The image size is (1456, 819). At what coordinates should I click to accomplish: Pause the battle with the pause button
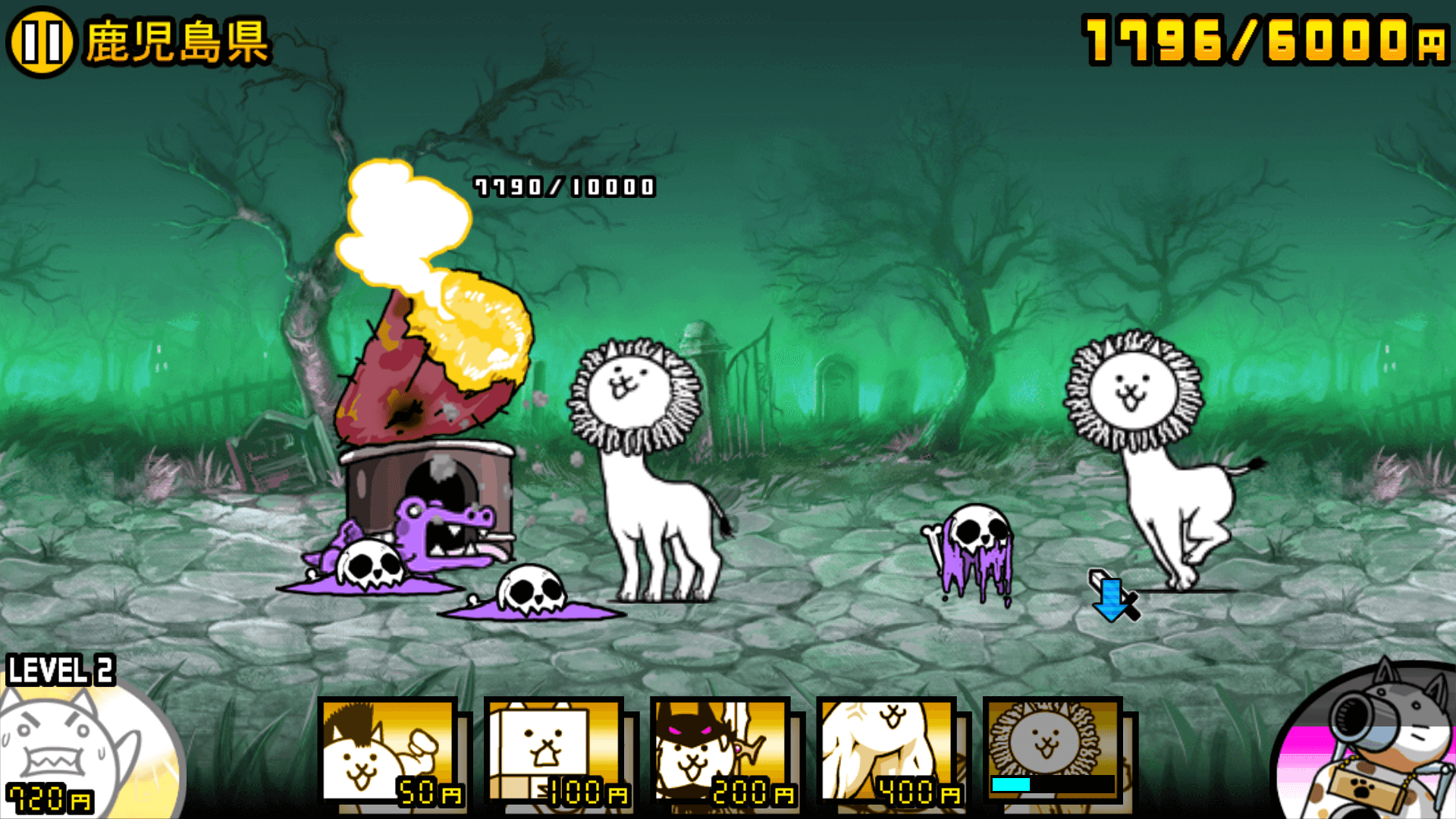[x=41, y=42]
